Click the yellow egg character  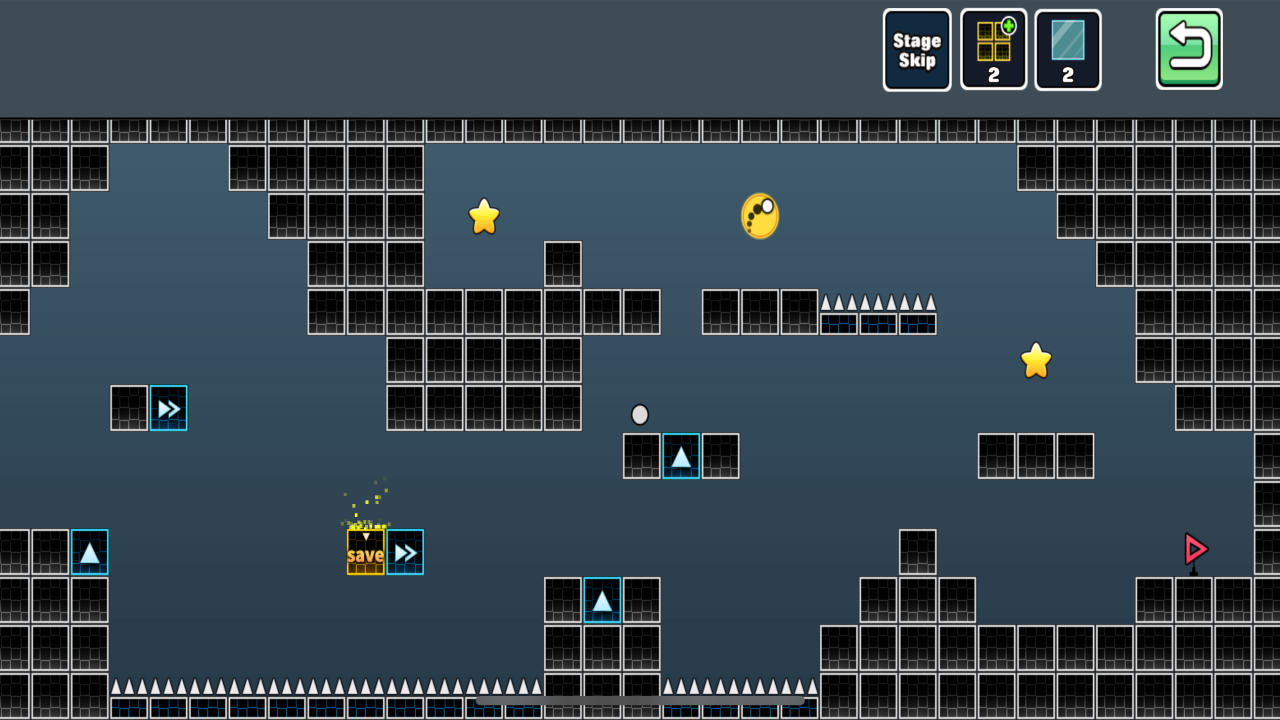(758, 215)
